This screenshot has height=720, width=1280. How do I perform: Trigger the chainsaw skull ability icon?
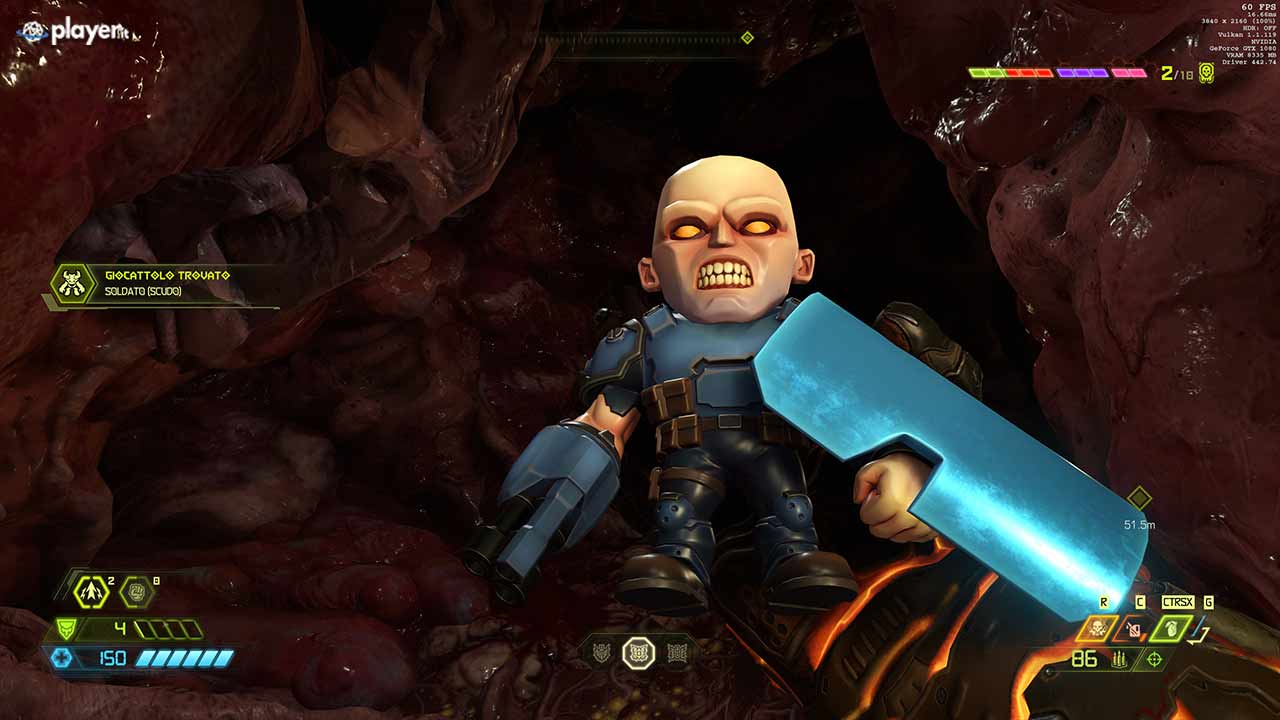(x=1096, y=628)
